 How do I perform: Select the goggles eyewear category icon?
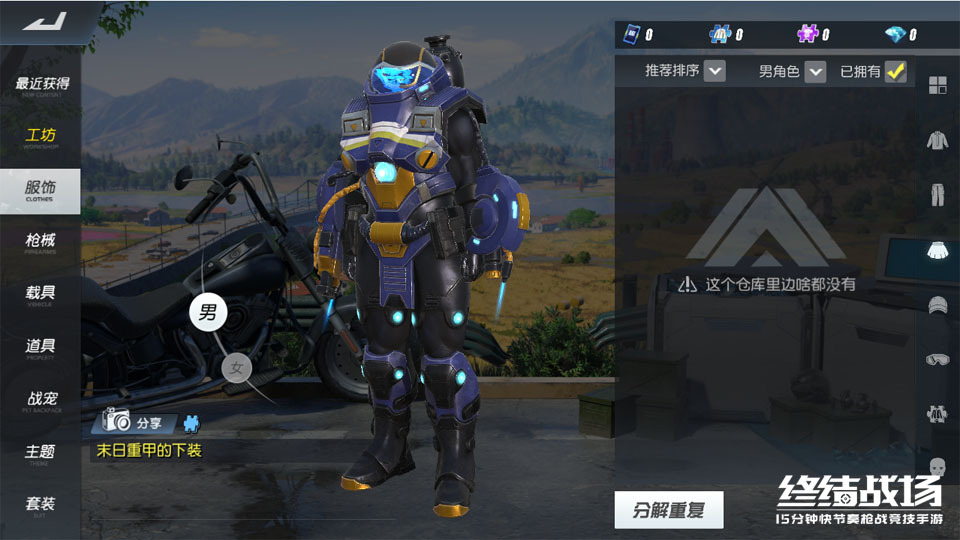tap(937, 359)
